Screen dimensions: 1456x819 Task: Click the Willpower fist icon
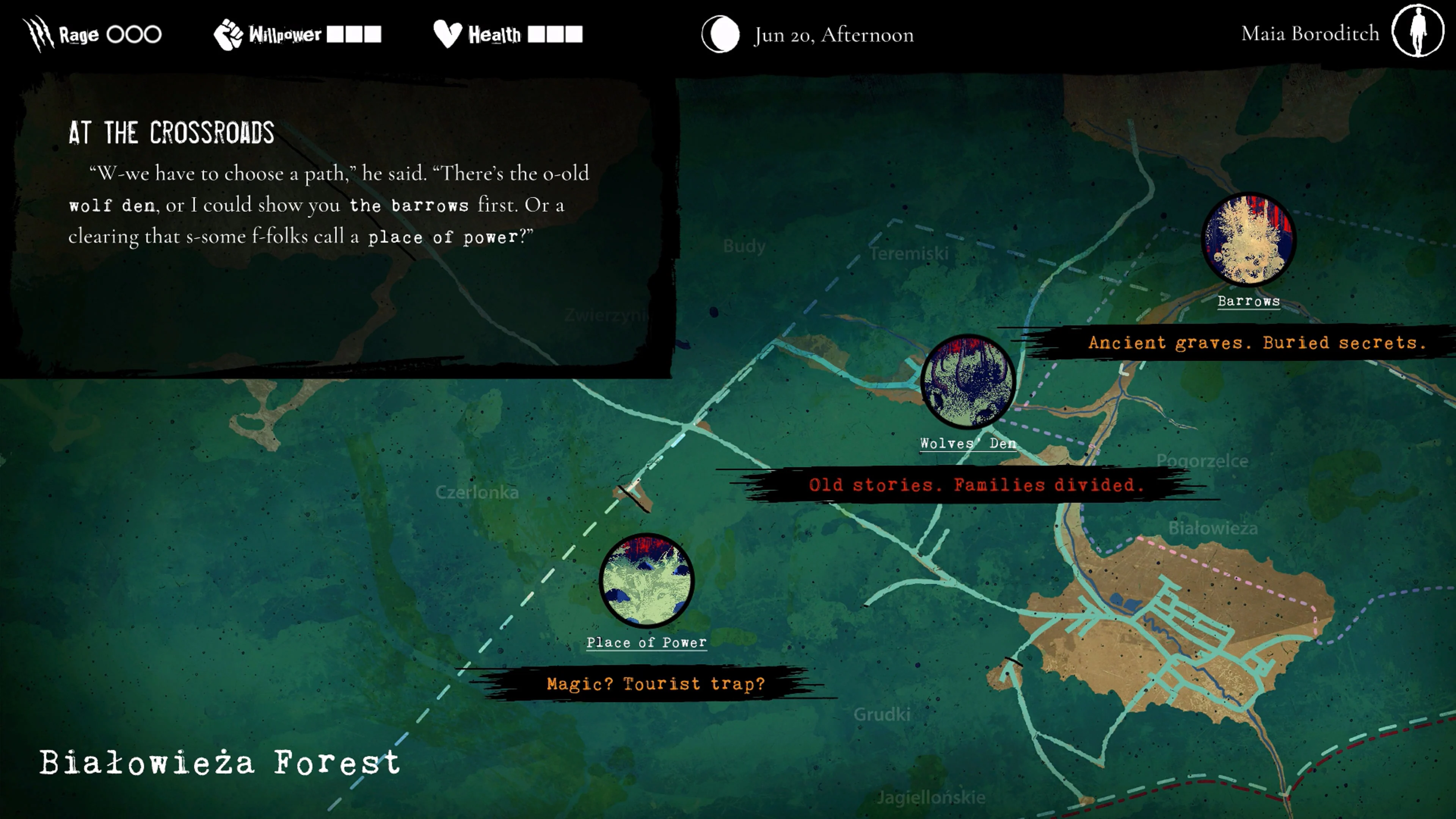(x=229, y=34)
